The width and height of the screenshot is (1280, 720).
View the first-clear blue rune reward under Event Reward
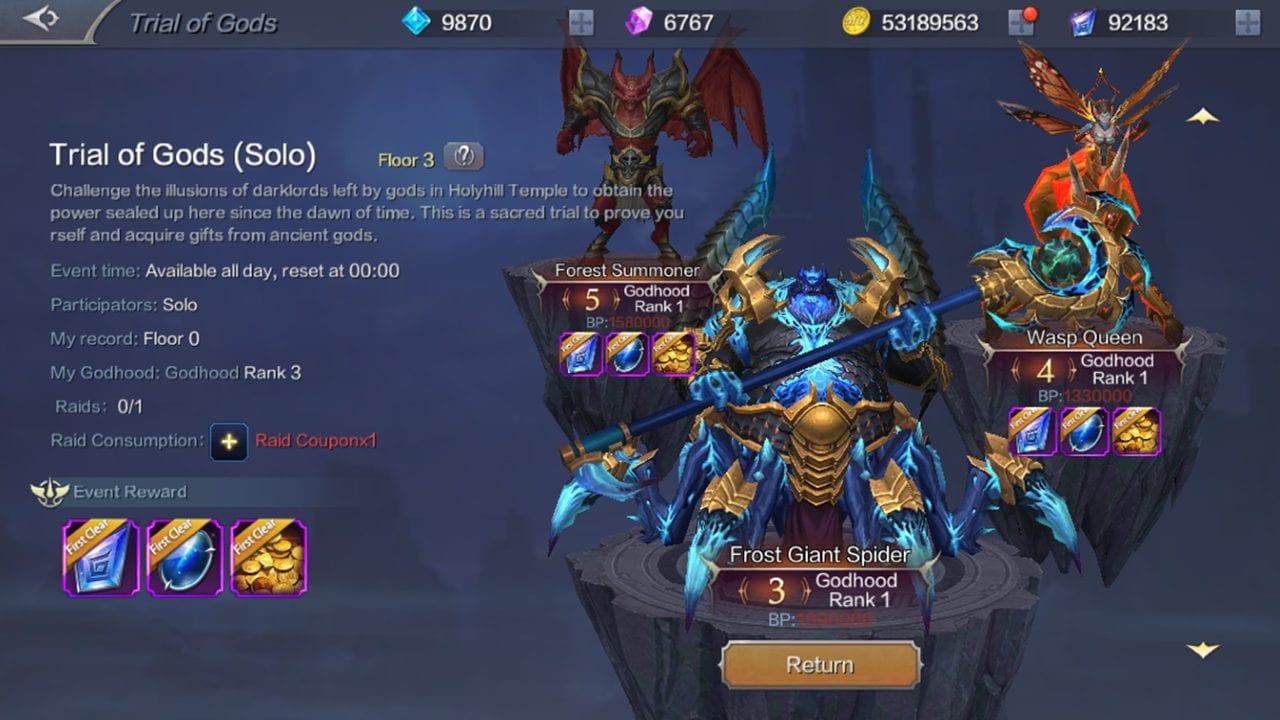coord(101,557)
